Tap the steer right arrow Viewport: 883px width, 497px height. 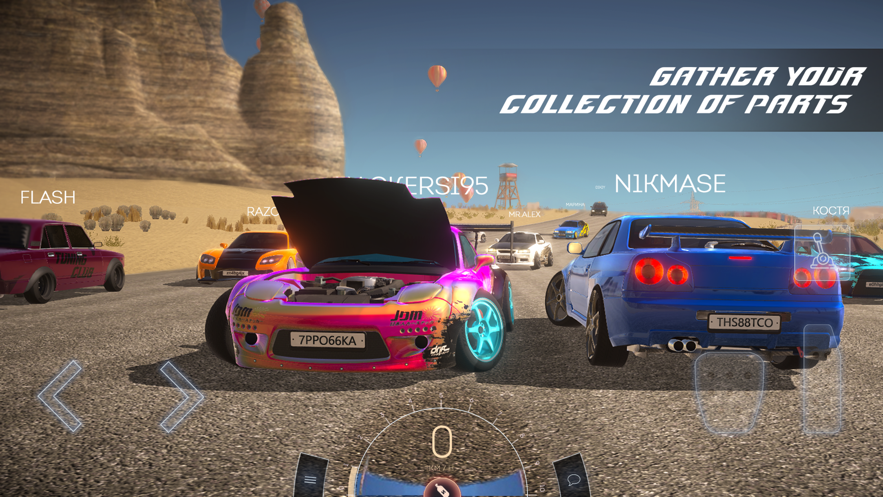click(181, 397)
